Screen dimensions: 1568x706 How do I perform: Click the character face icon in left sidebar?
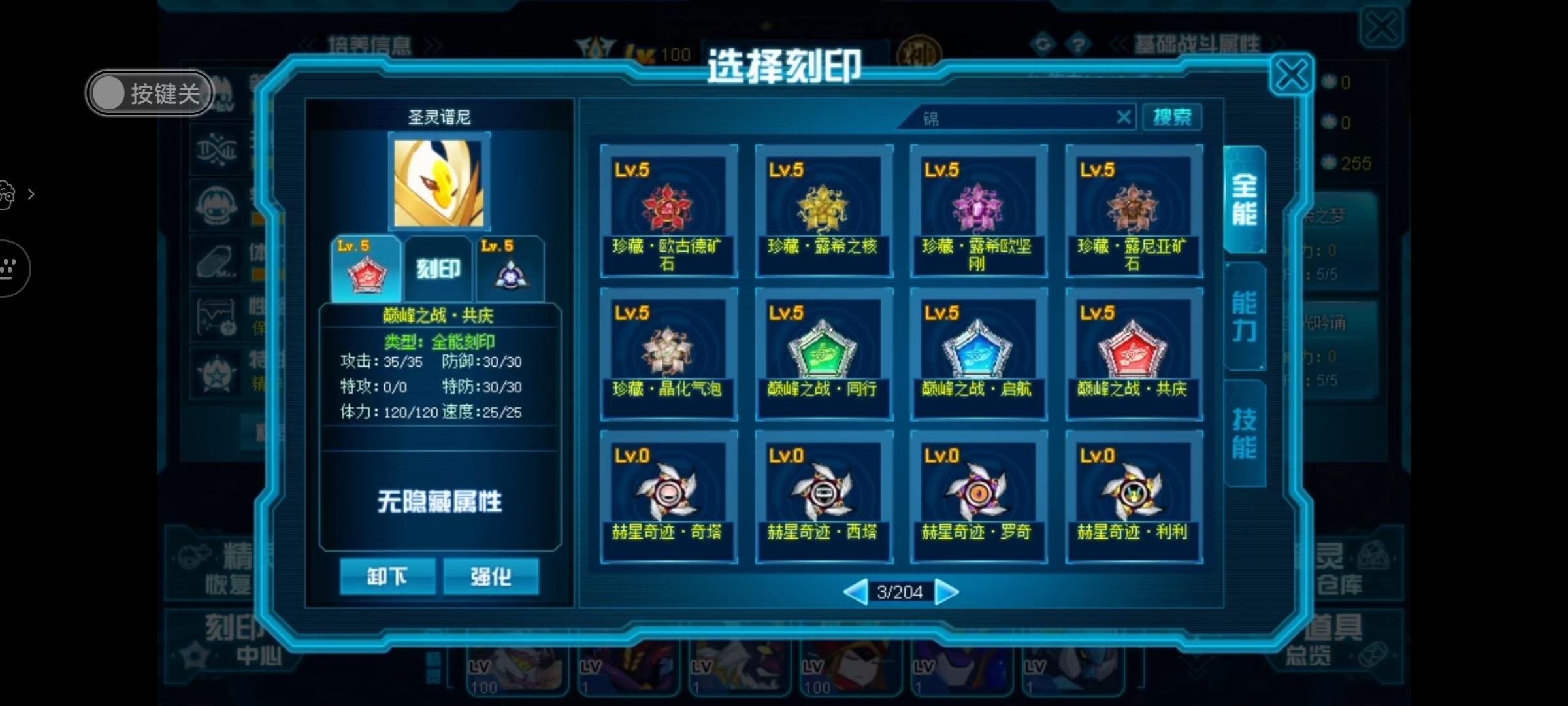[x=217, y=204]
